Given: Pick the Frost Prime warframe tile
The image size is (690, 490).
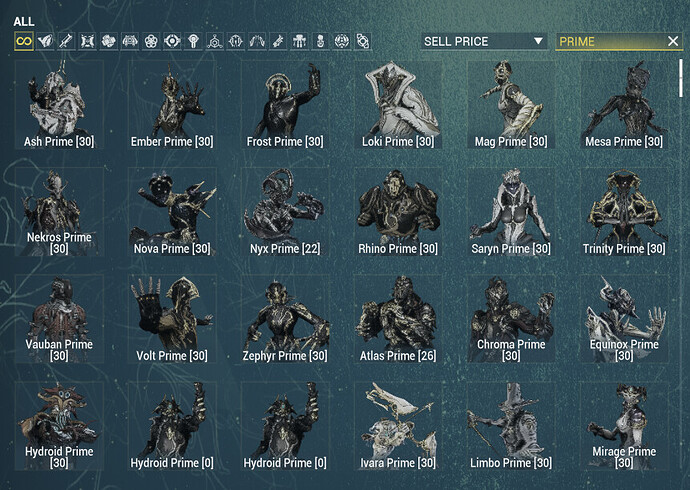Looking at the screenshot, I should [x=285, y=105].
